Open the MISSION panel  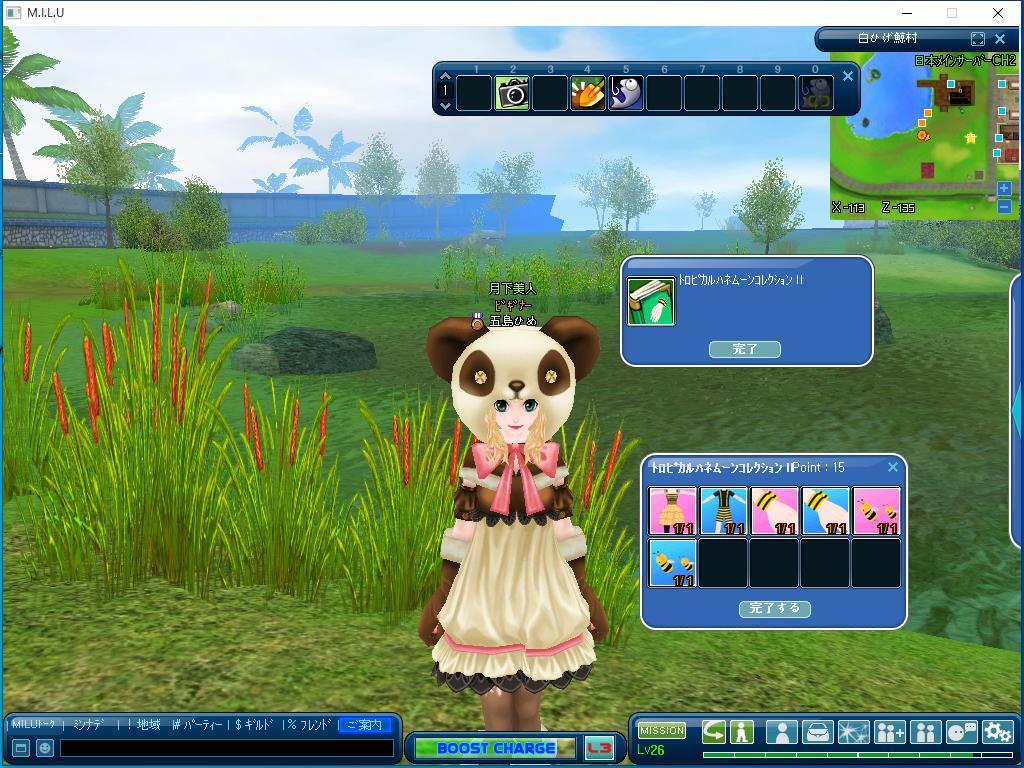662,731
